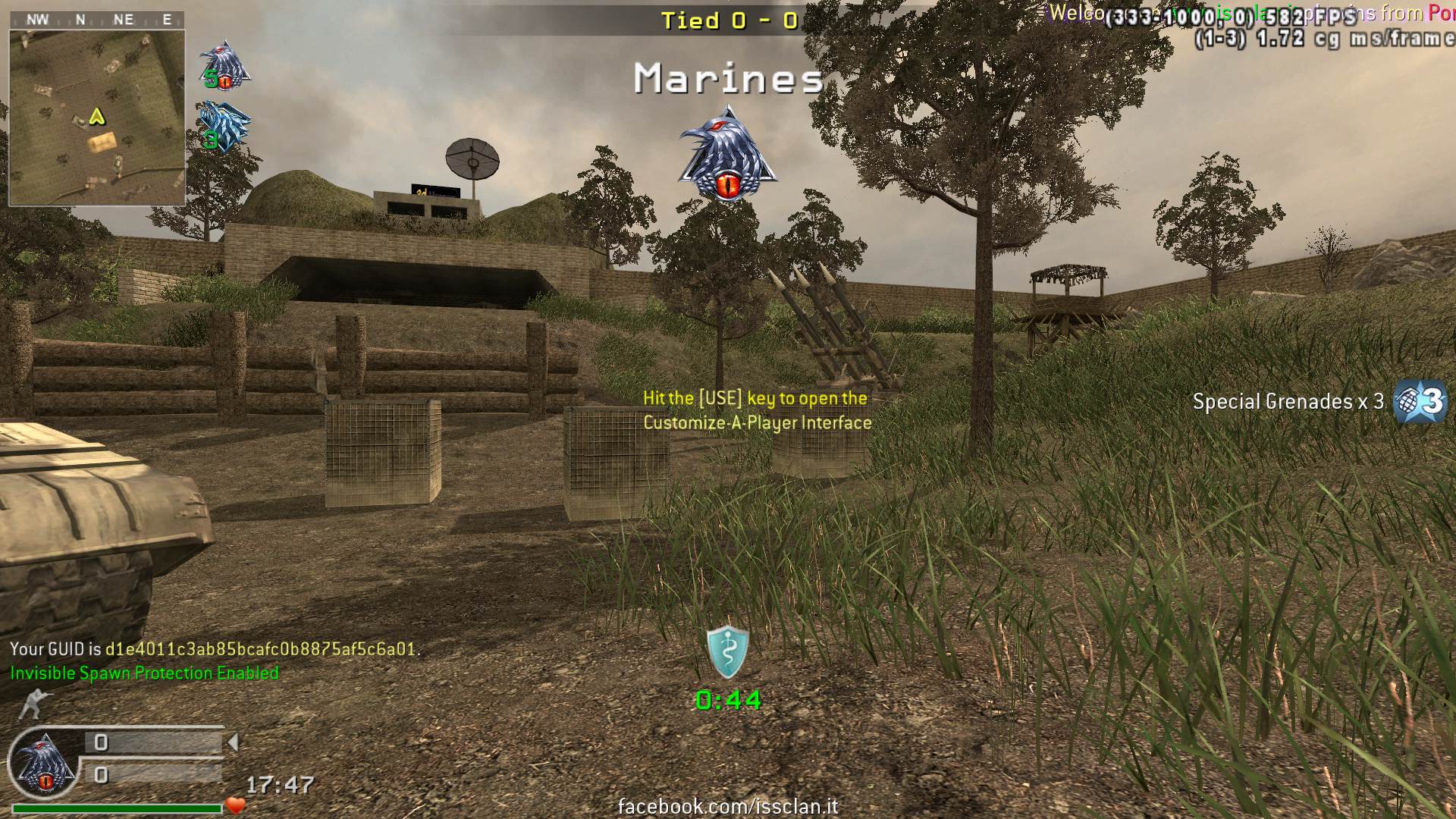Click the teal medic shield icon

click(727, 652)
